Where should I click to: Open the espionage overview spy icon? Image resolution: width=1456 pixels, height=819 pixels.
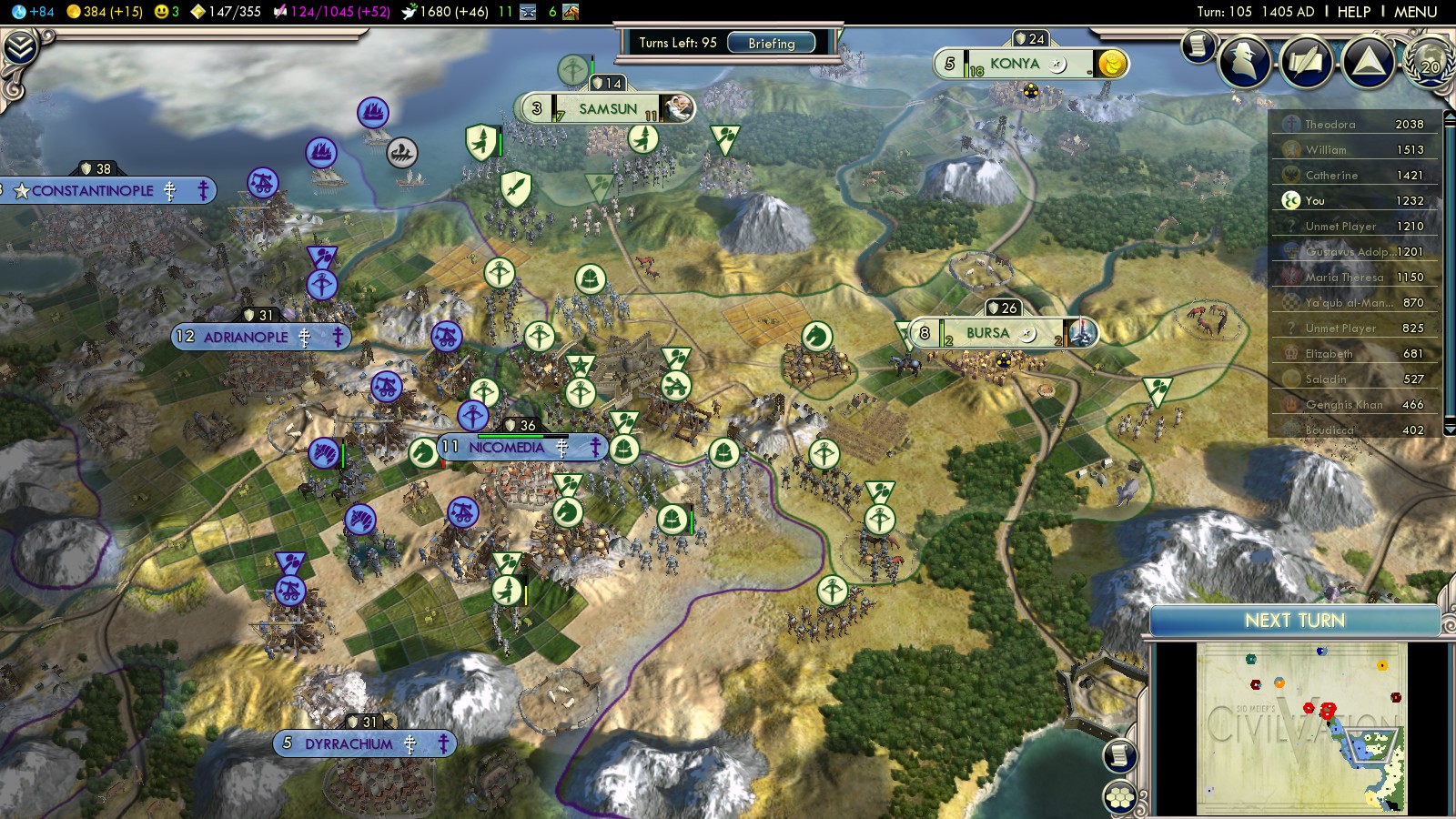coord(1244,62)
